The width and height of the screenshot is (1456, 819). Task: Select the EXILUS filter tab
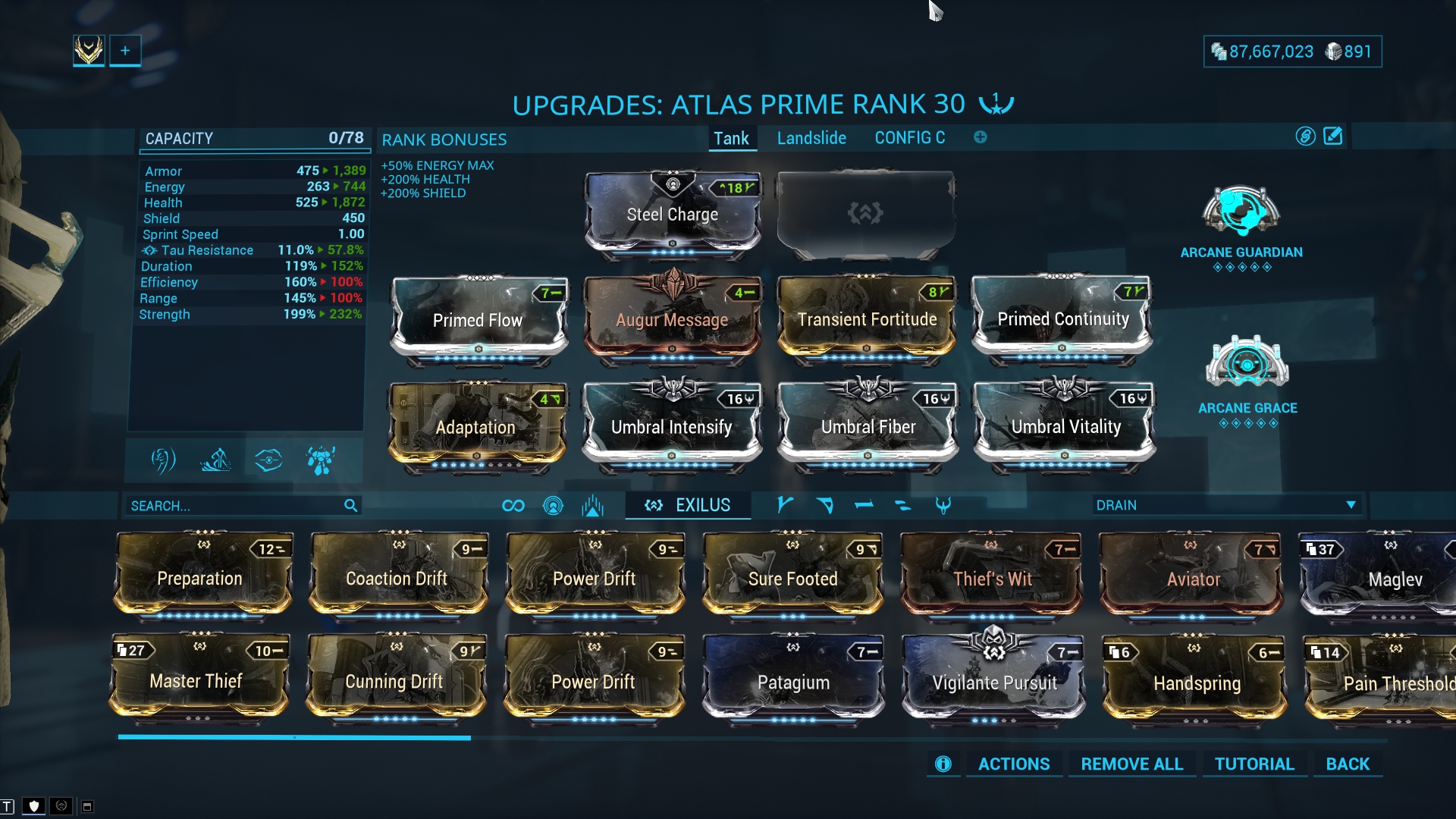click(x=688, y=505)
